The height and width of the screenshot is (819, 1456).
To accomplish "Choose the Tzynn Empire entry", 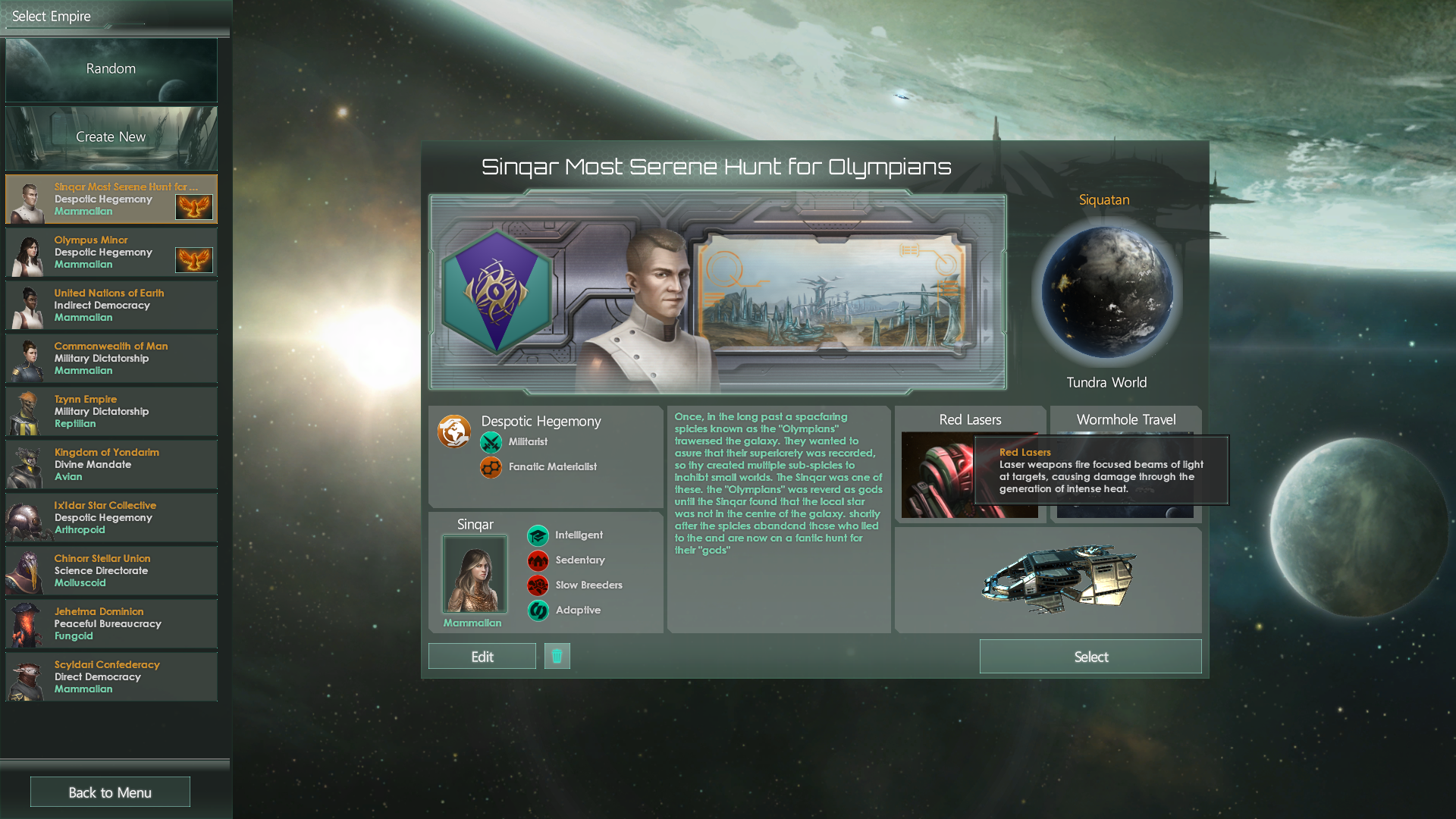I will (x=111, y=412).
